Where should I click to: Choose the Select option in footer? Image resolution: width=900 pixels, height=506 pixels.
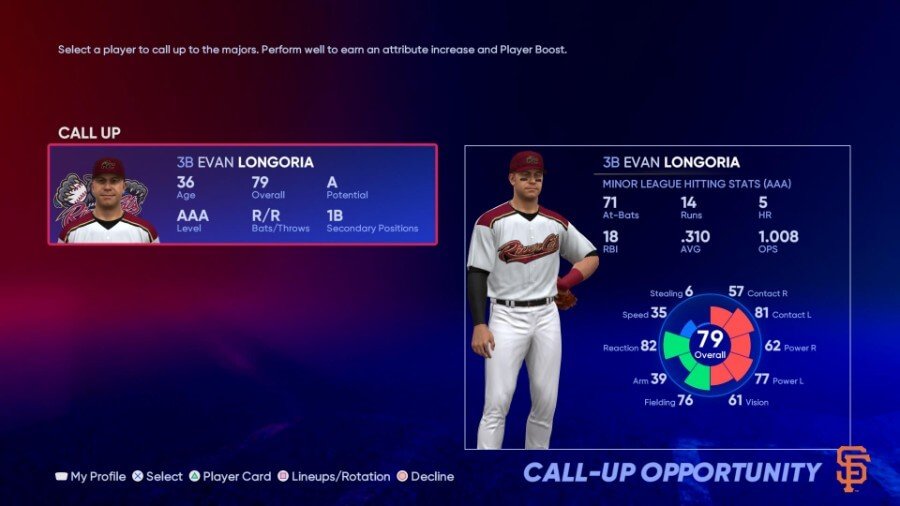(x=158, y=477)
